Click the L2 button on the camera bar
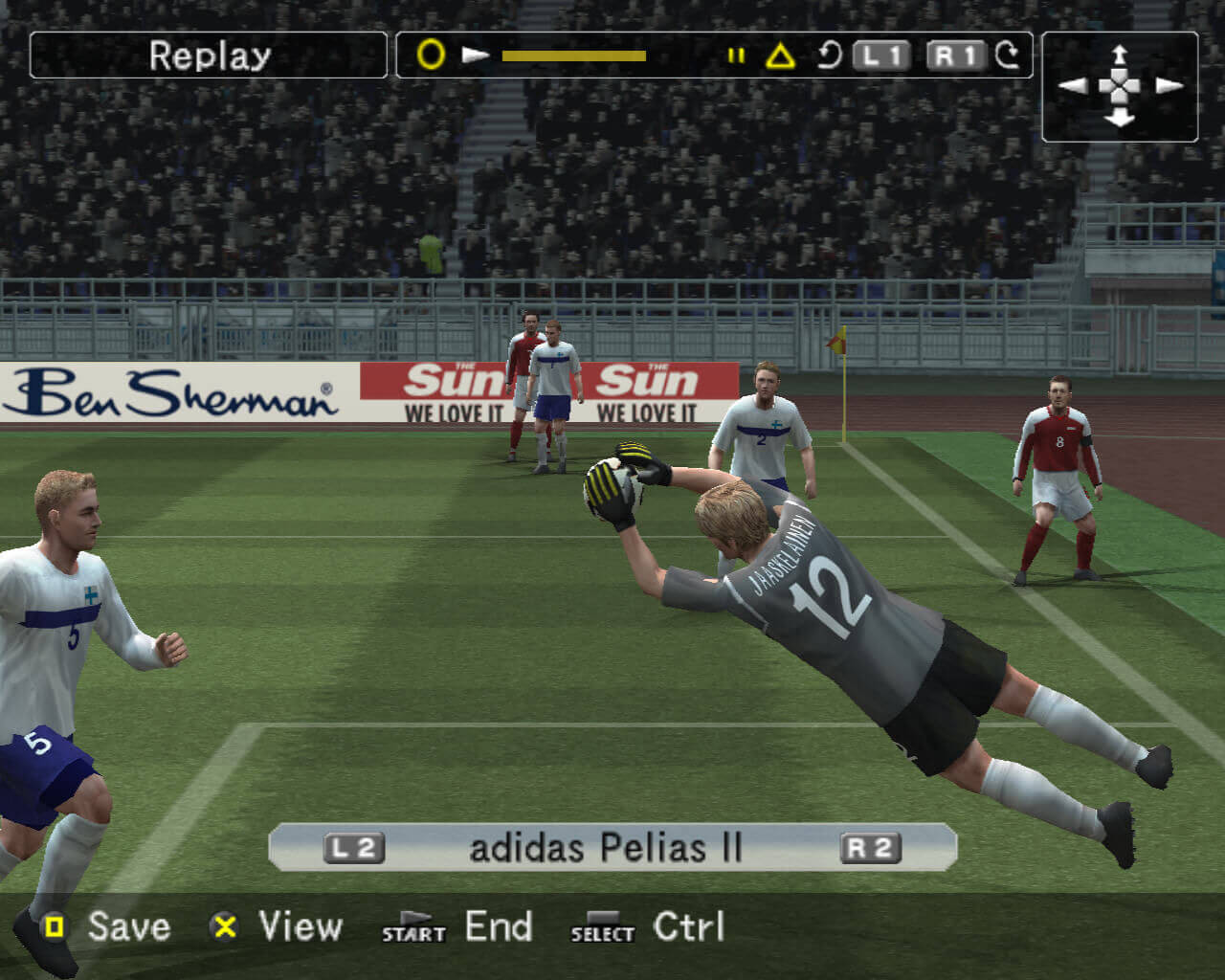The height and width of the screenshot is (980, 1225). click(356, 846)
